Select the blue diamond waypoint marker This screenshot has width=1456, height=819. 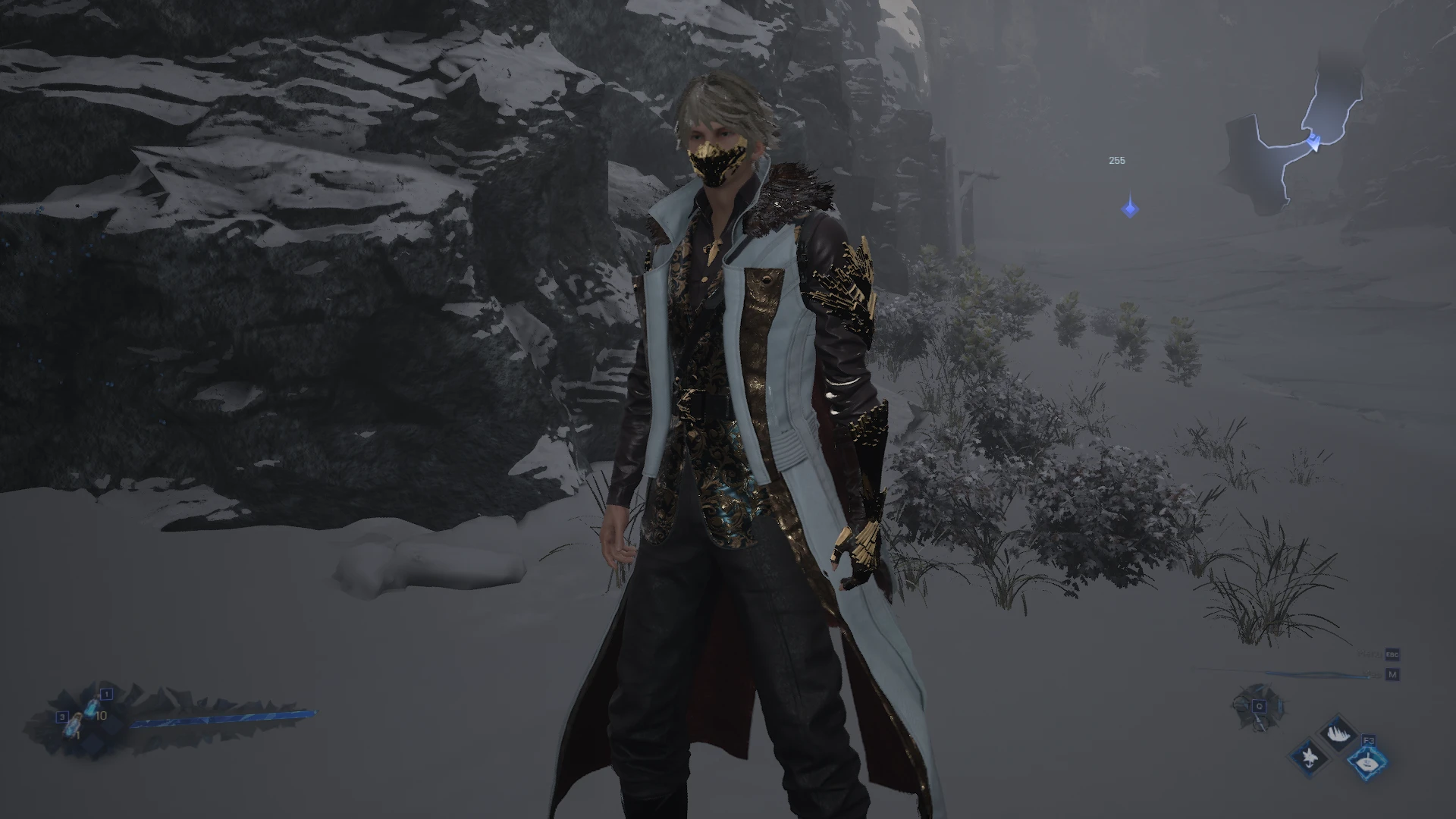[1130, 208]
